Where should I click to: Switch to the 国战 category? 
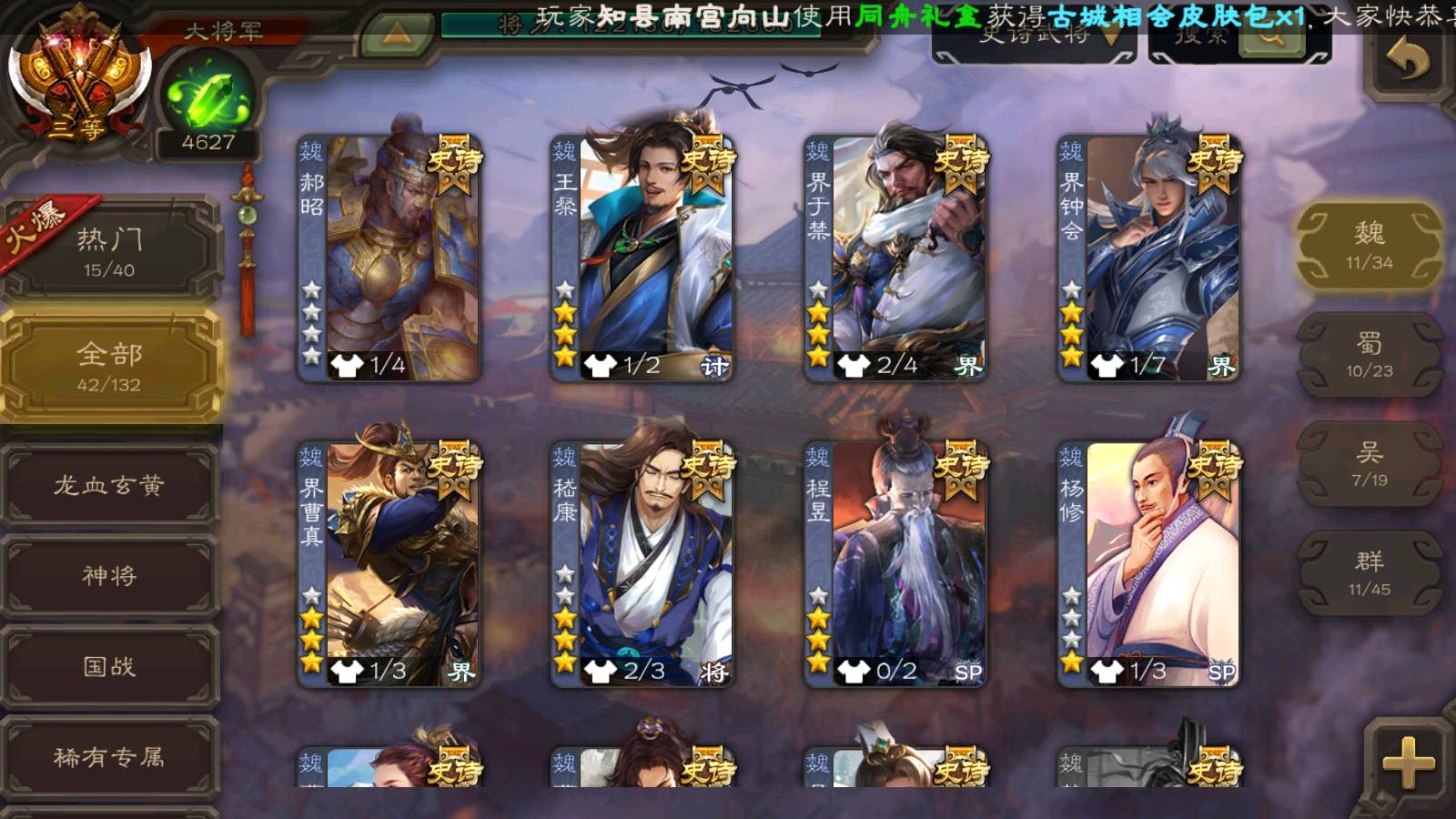click(109, 666)
